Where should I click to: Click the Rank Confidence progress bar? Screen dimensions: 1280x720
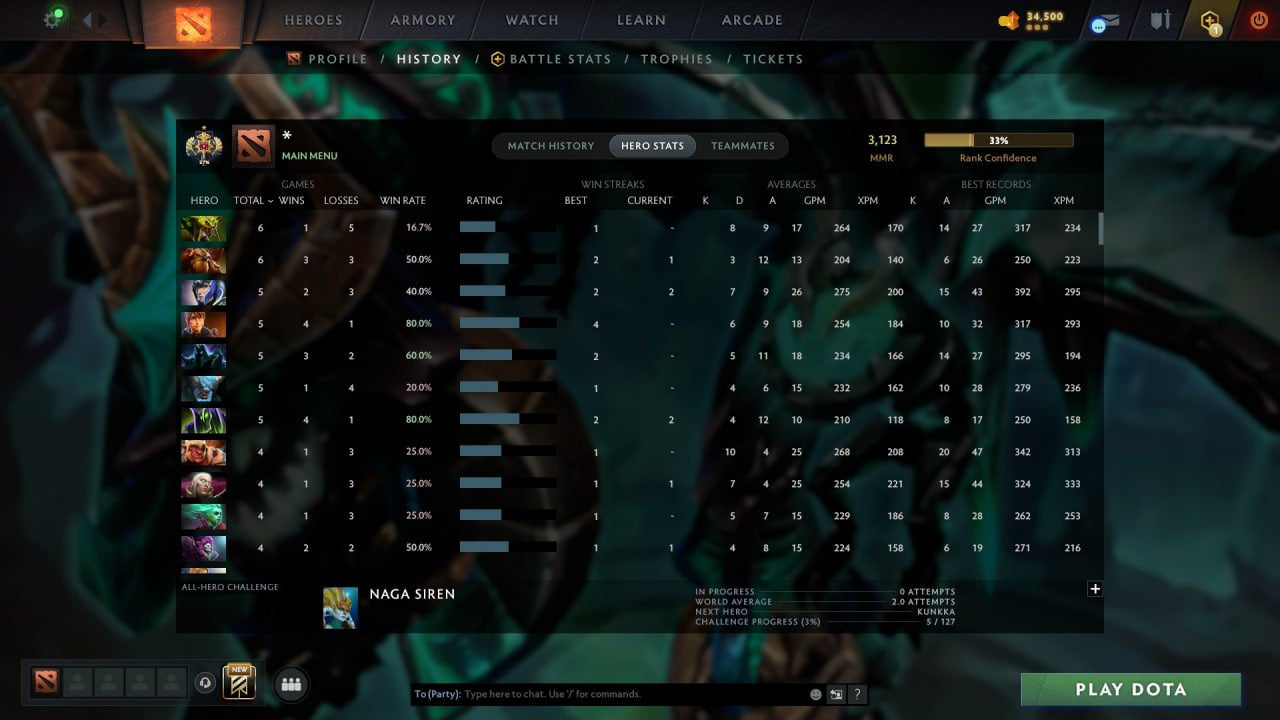(x=998, y=140)
